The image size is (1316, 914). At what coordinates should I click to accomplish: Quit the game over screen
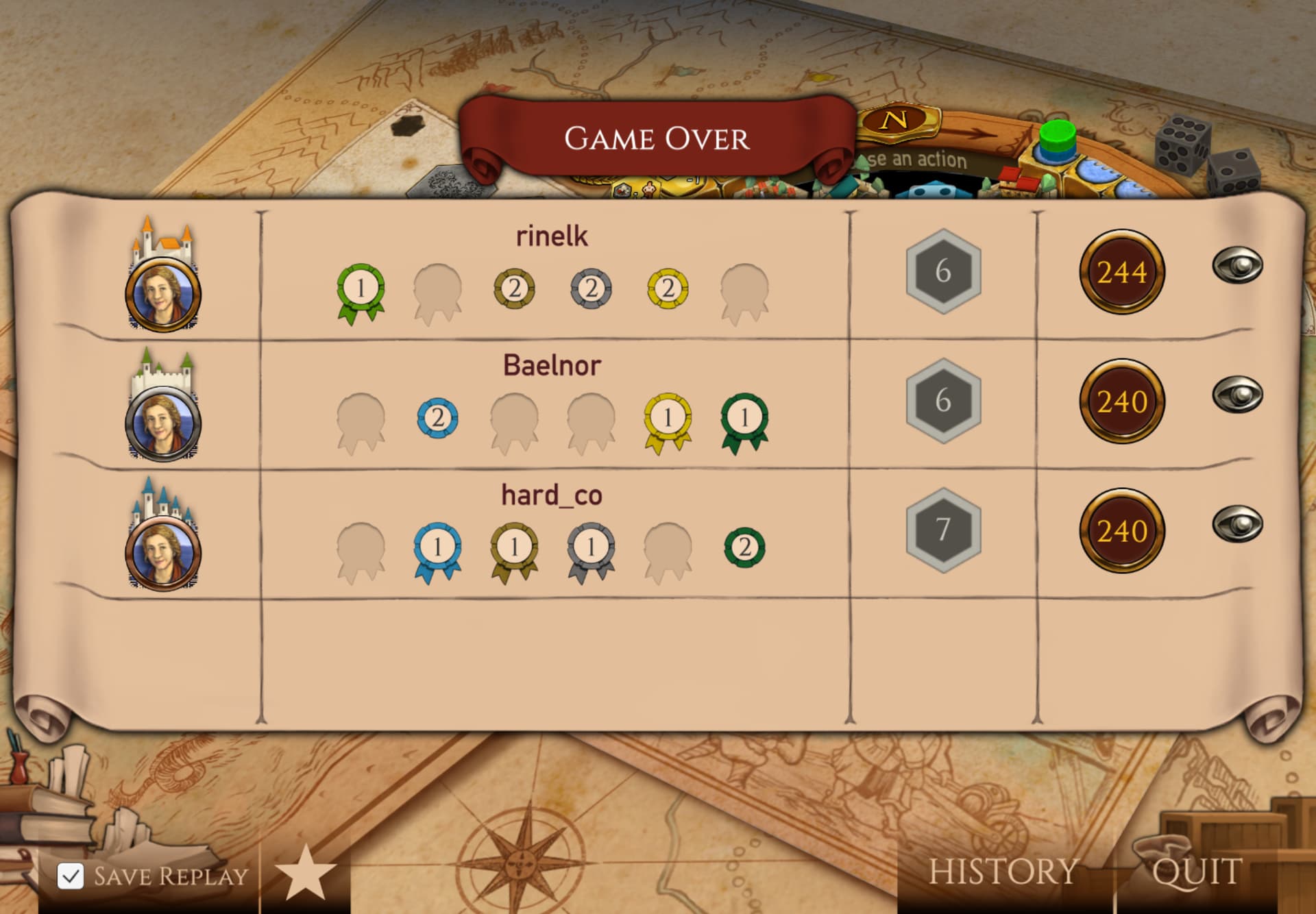1197,872
